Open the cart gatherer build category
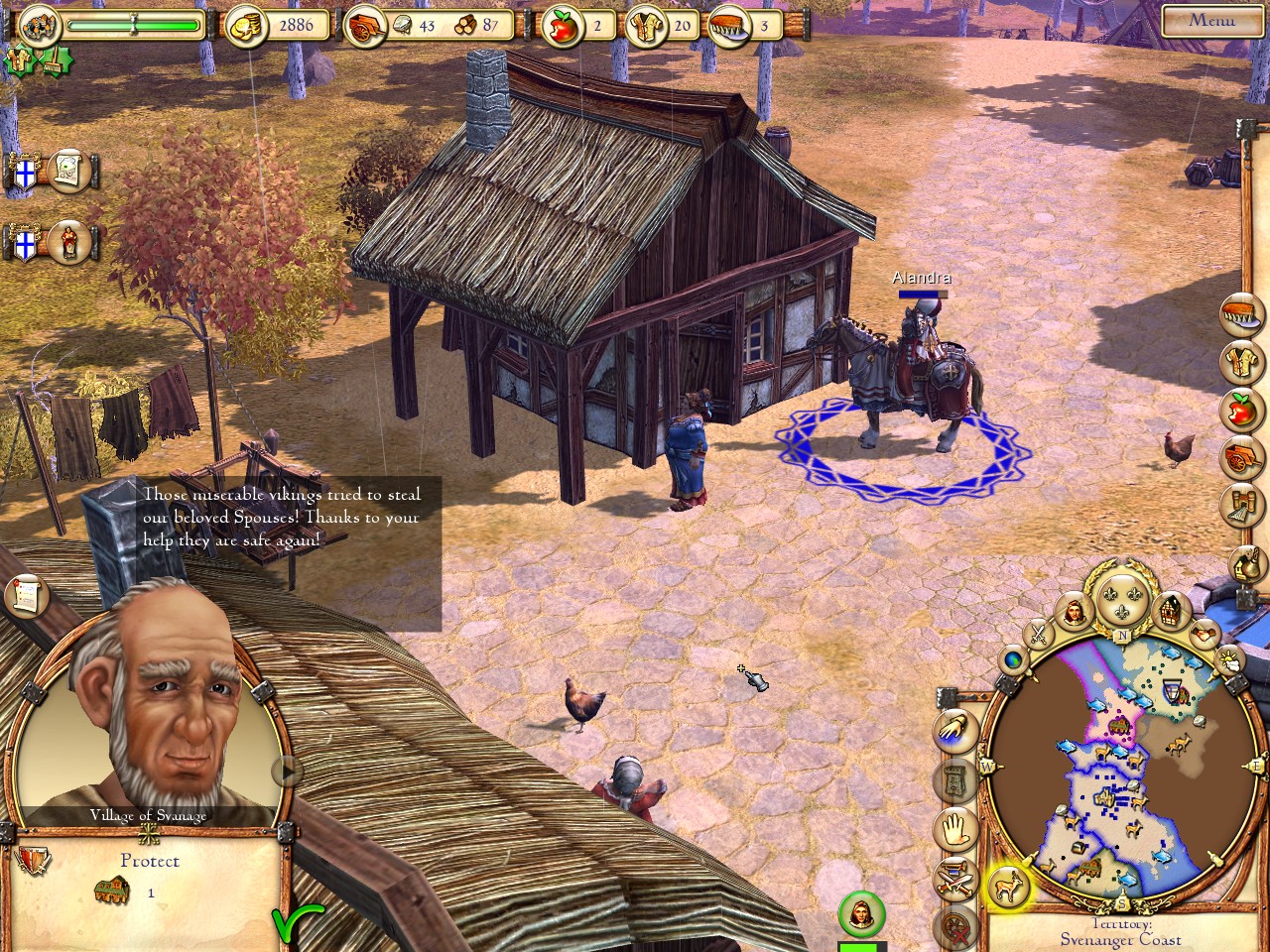This screenshot has width=1270, height=952. pos(1242,458)
